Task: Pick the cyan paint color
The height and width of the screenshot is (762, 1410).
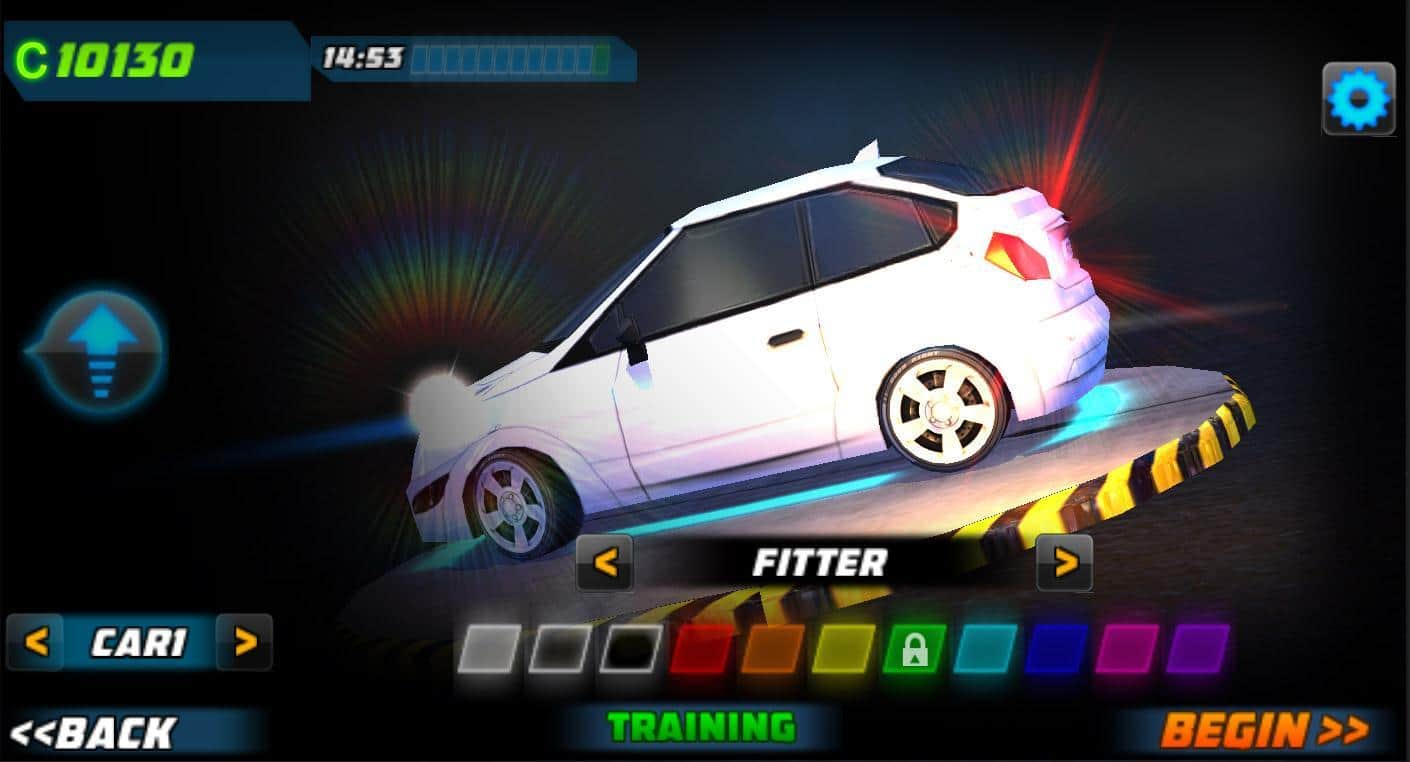Action: 985,649
